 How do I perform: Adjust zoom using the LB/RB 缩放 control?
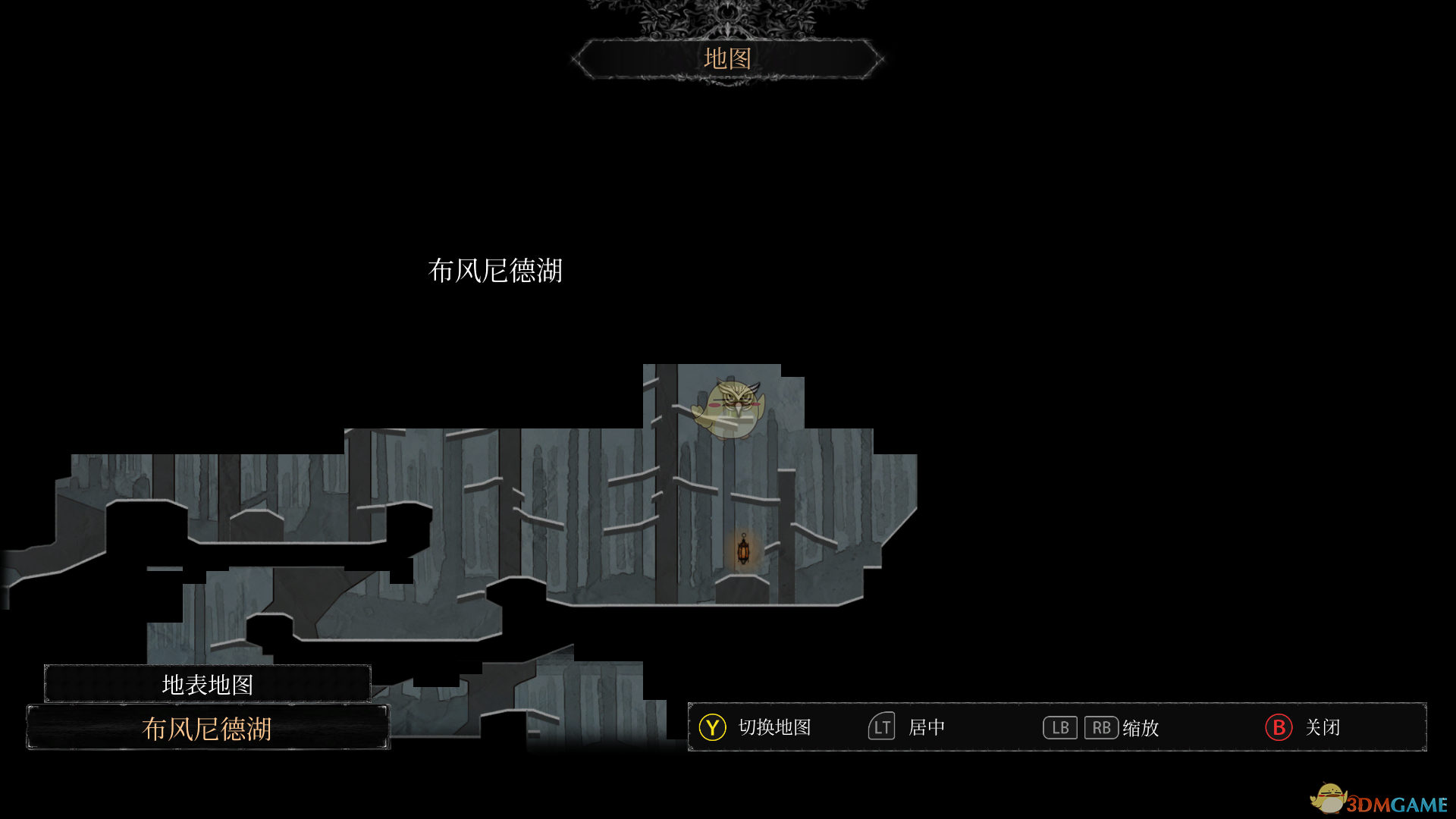click(1100, 727)
